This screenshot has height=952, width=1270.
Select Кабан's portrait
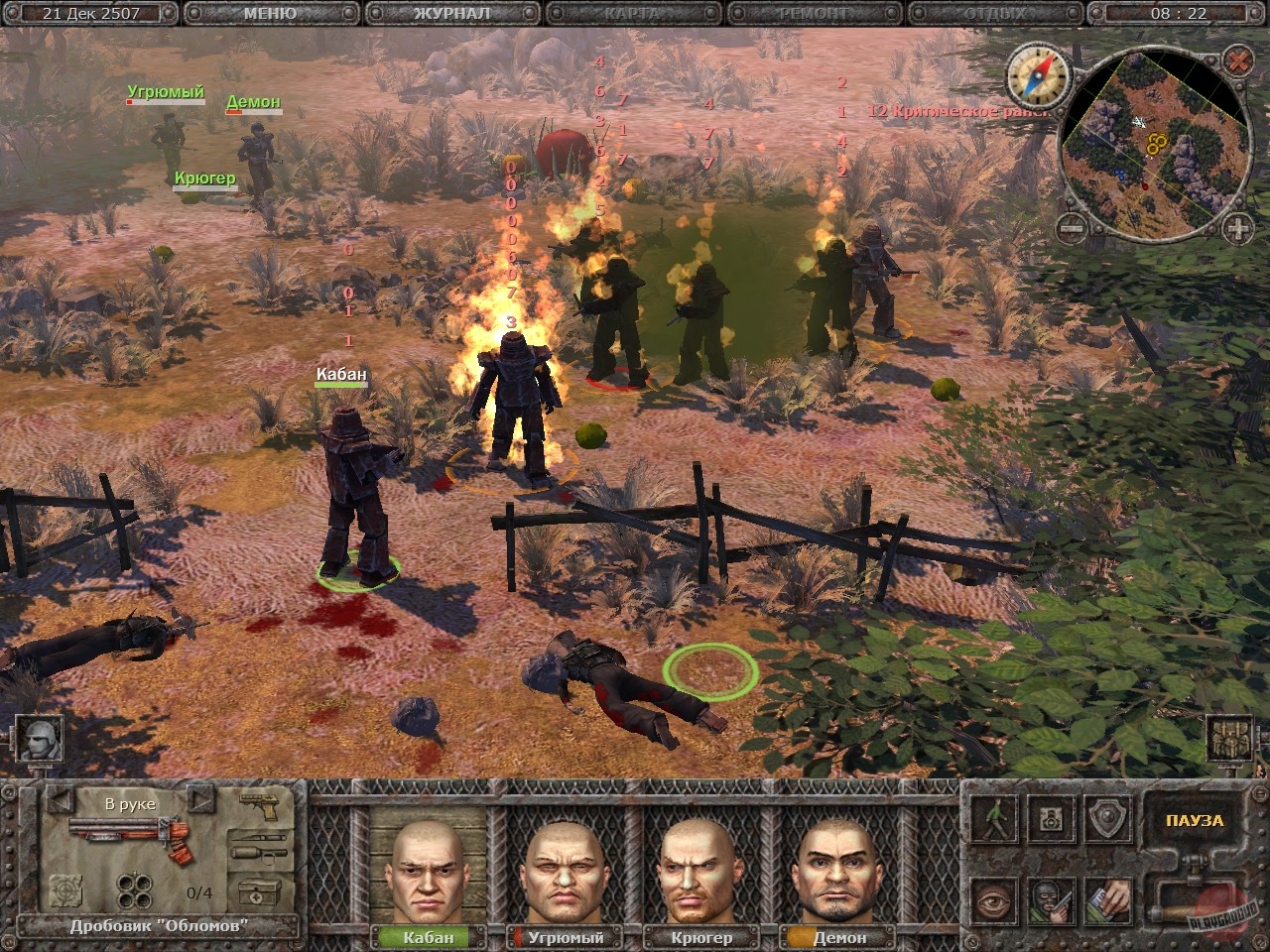(x=429, y=873)
